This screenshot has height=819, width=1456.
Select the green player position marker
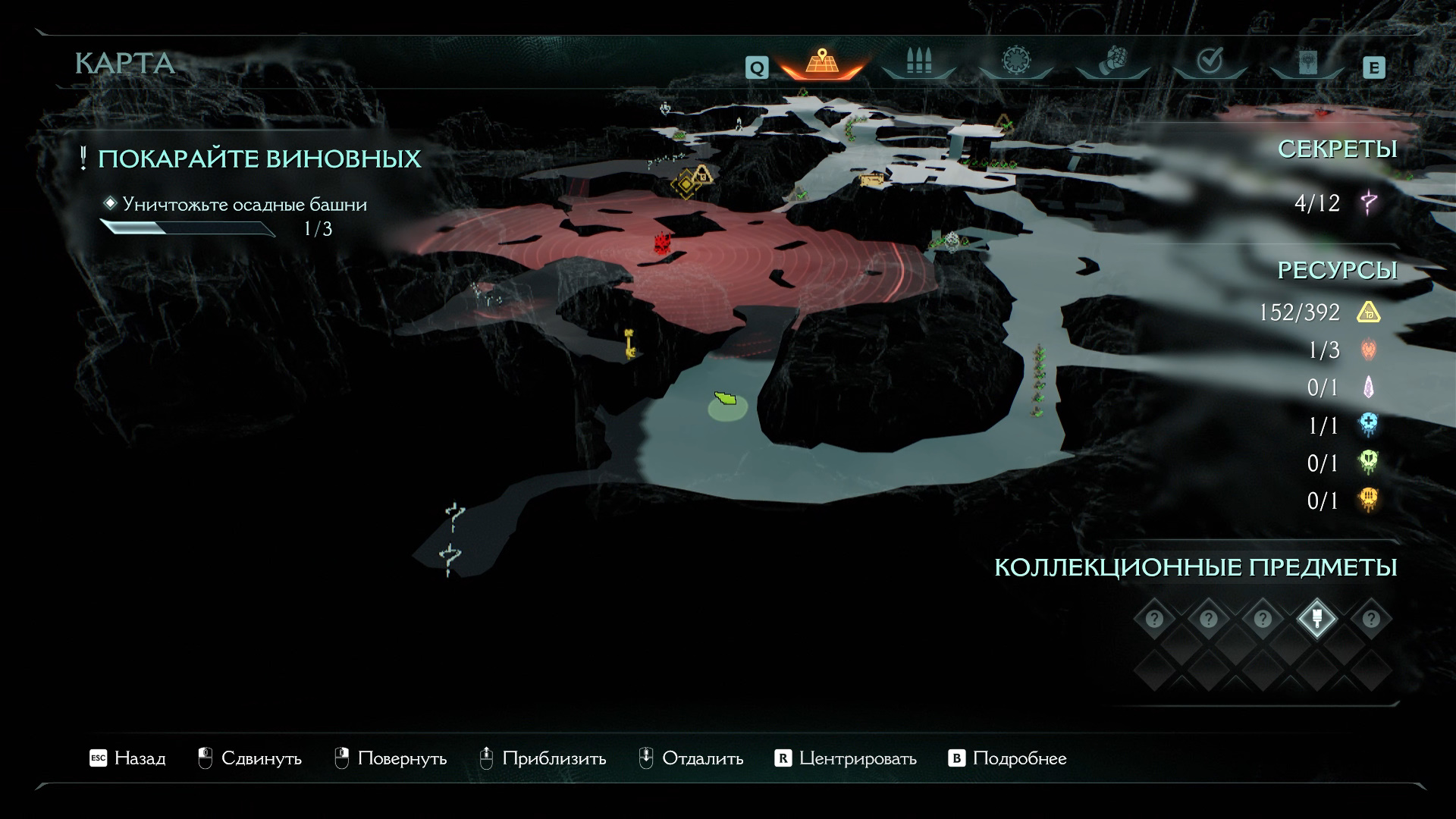726,399
